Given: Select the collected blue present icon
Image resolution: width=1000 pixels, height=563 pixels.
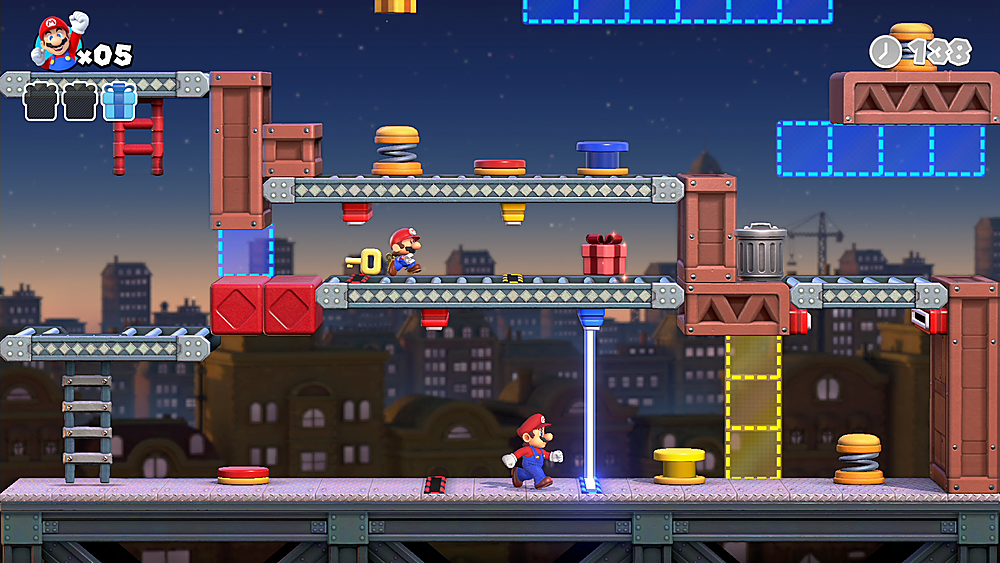Looking at the screenshot, I should click(x=119, y=102).
